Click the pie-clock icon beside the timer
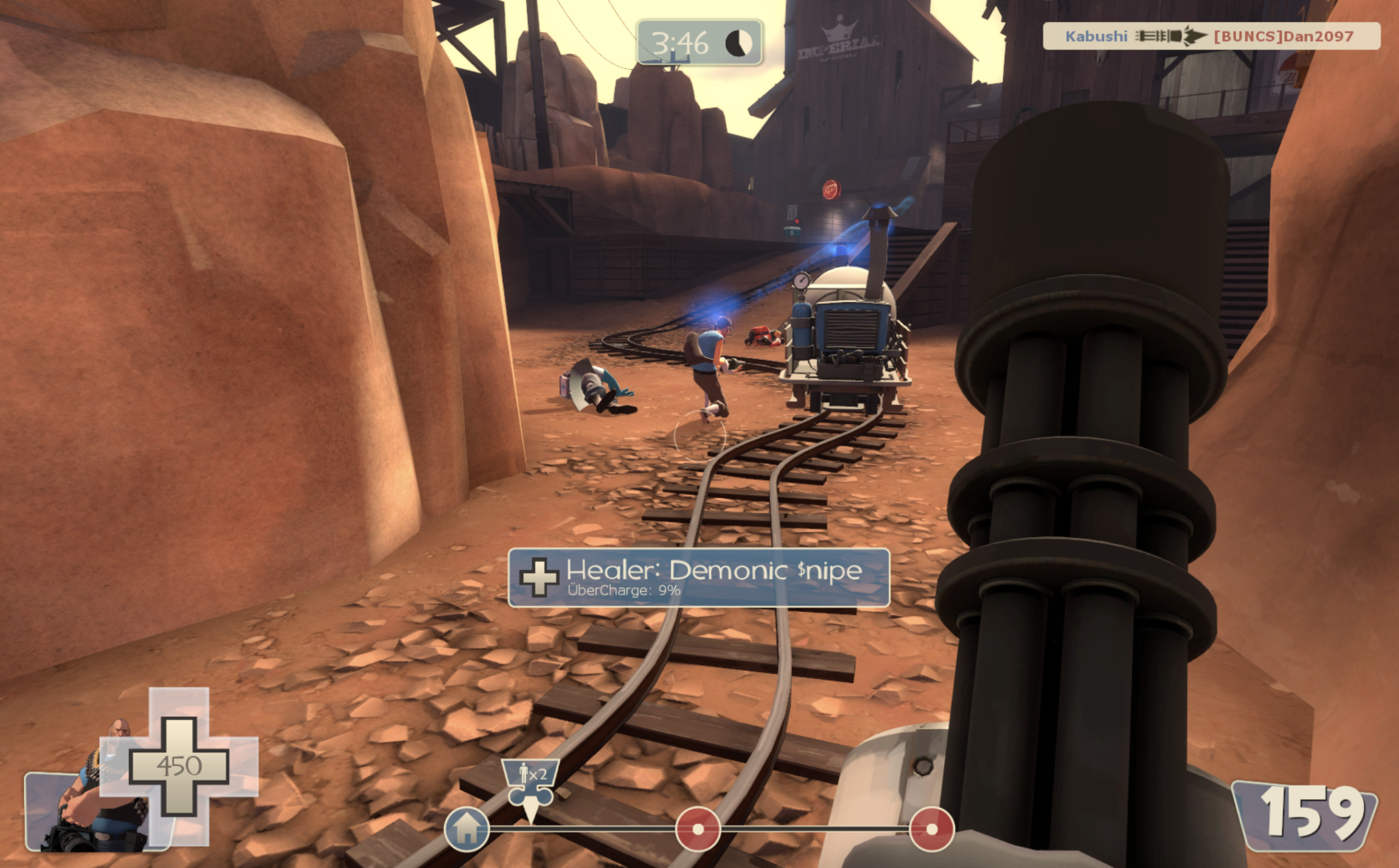This screenshot has width=1399, height=868. [740, 42]
